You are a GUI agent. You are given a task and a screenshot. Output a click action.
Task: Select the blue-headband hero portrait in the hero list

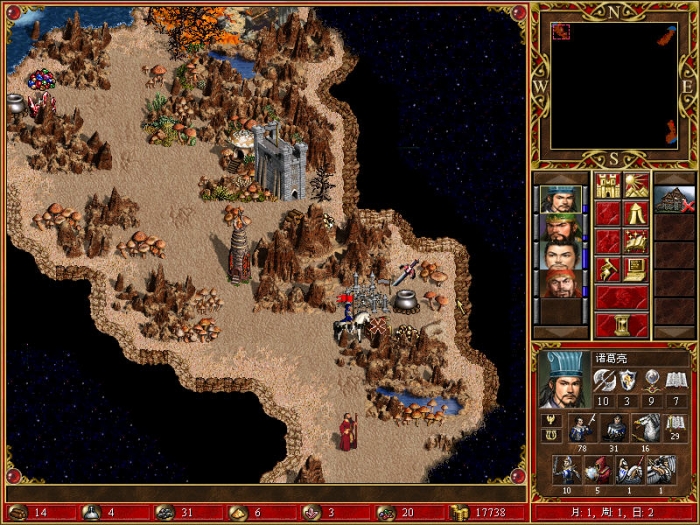pyautogui.click(x=561, y=199)
